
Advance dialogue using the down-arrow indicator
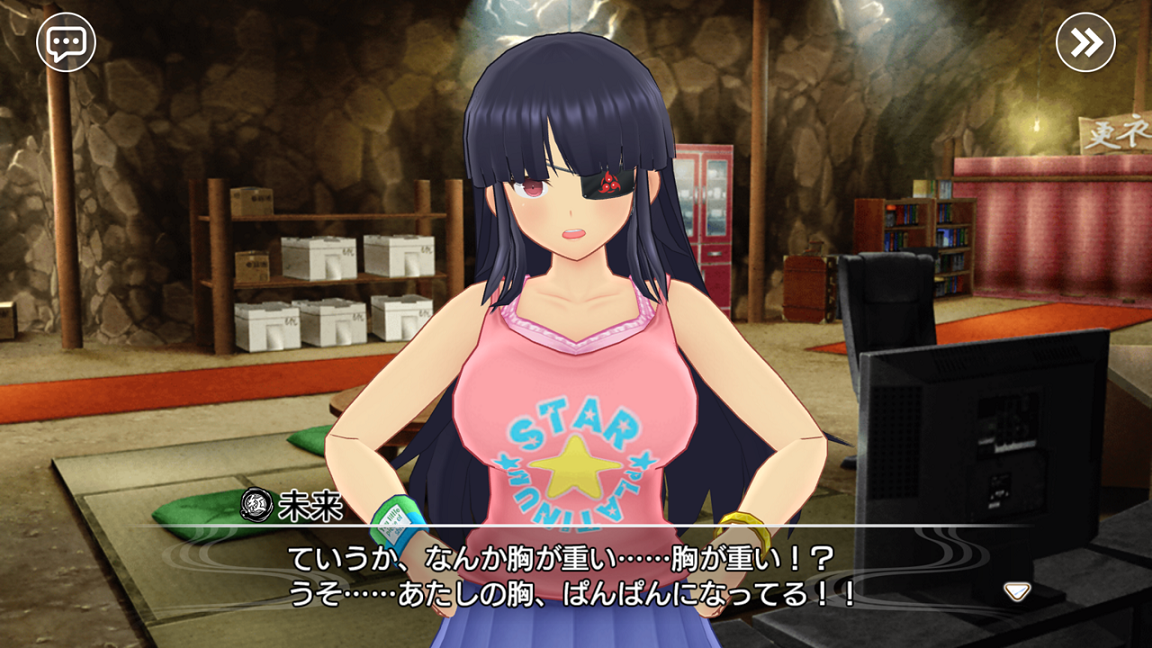click(1017, 591)
